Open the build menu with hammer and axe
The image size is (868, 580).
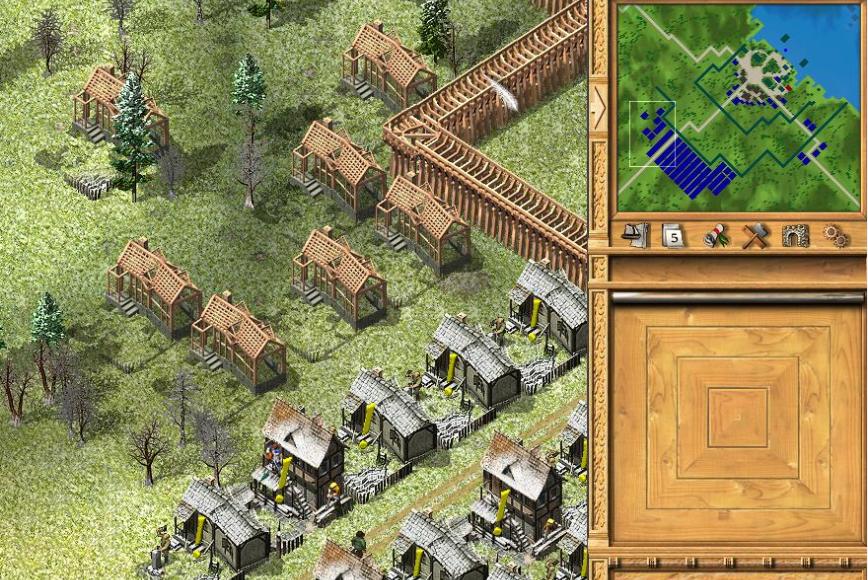pos(755,236)
